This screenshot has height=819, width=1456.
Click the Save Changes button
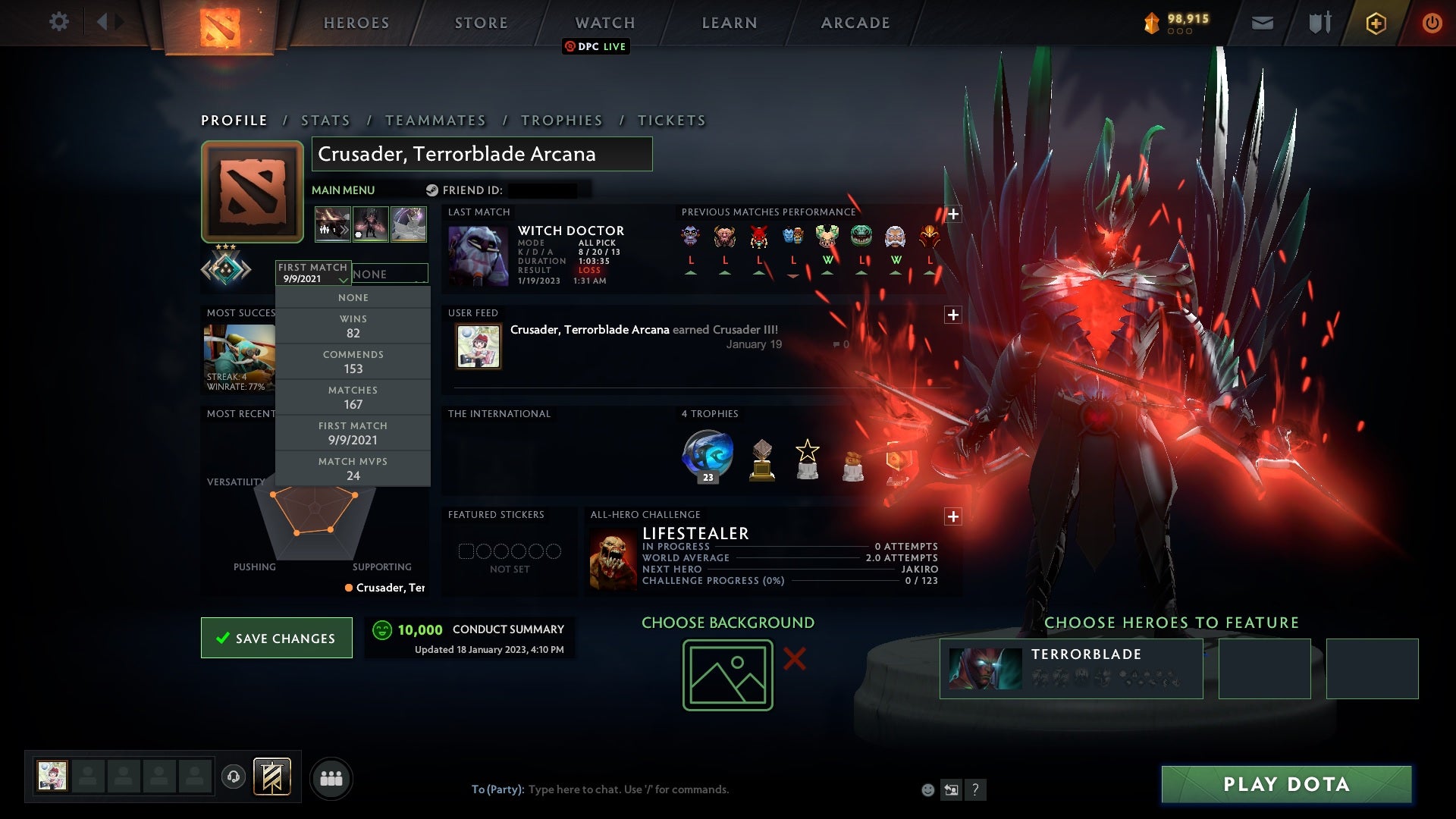pyautogui.click(x=276, y=638)
